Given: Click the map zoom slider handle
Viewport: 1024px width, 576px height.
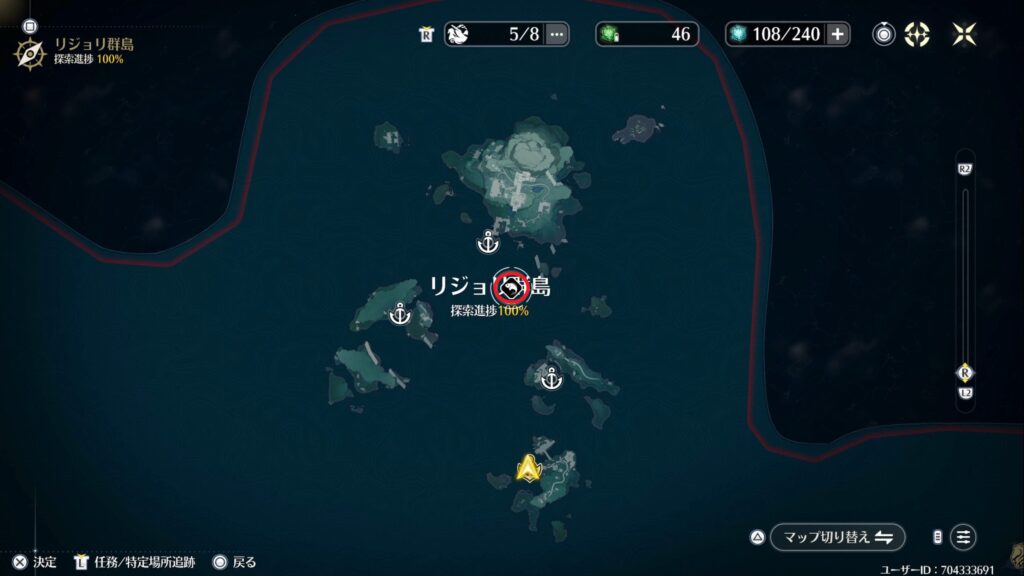Looking at the screenshot, I should [965, 372].
